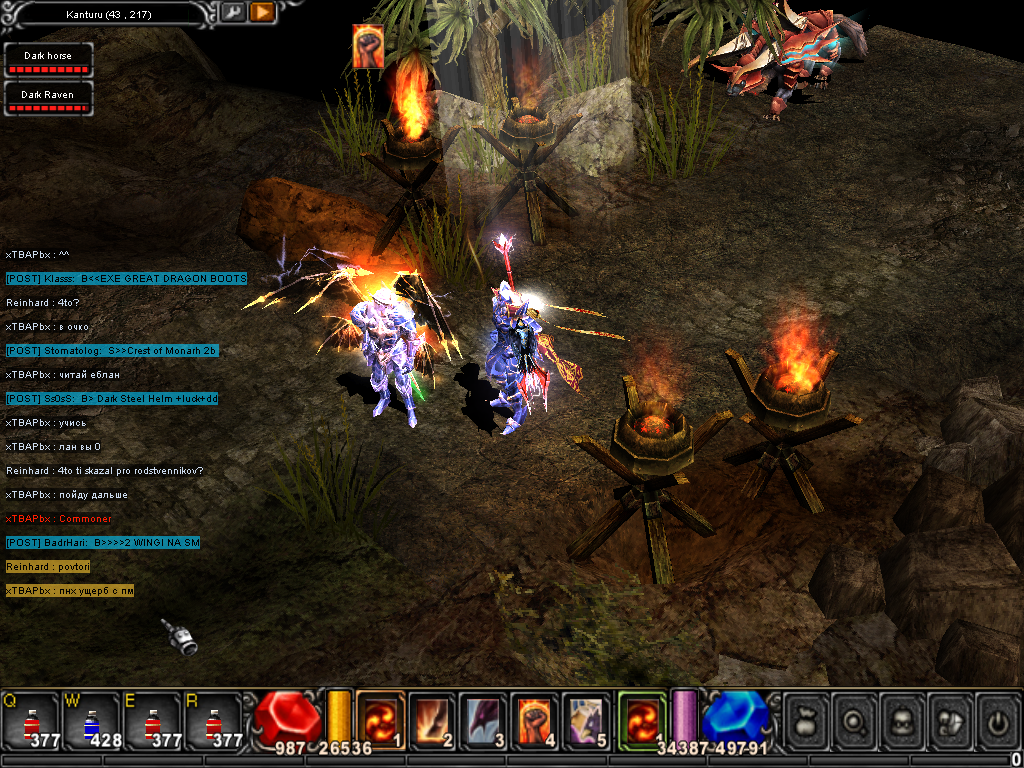Select the Dark Raven pet panel
The width and height of the screenshot is (1024, 768).
tap(48, 99)
